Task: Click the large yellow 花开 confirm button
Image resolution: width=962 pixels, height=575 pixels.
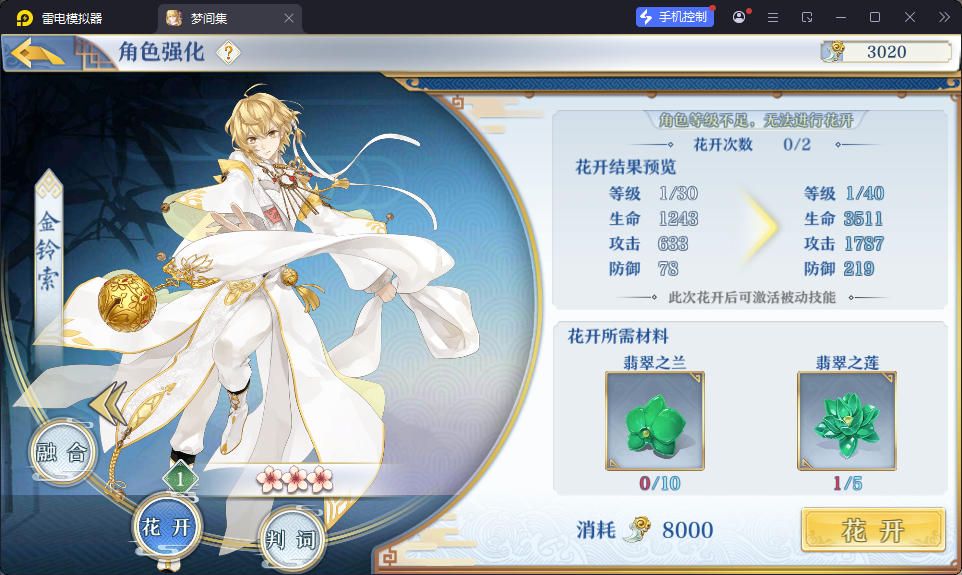Action: click(872, 530)
